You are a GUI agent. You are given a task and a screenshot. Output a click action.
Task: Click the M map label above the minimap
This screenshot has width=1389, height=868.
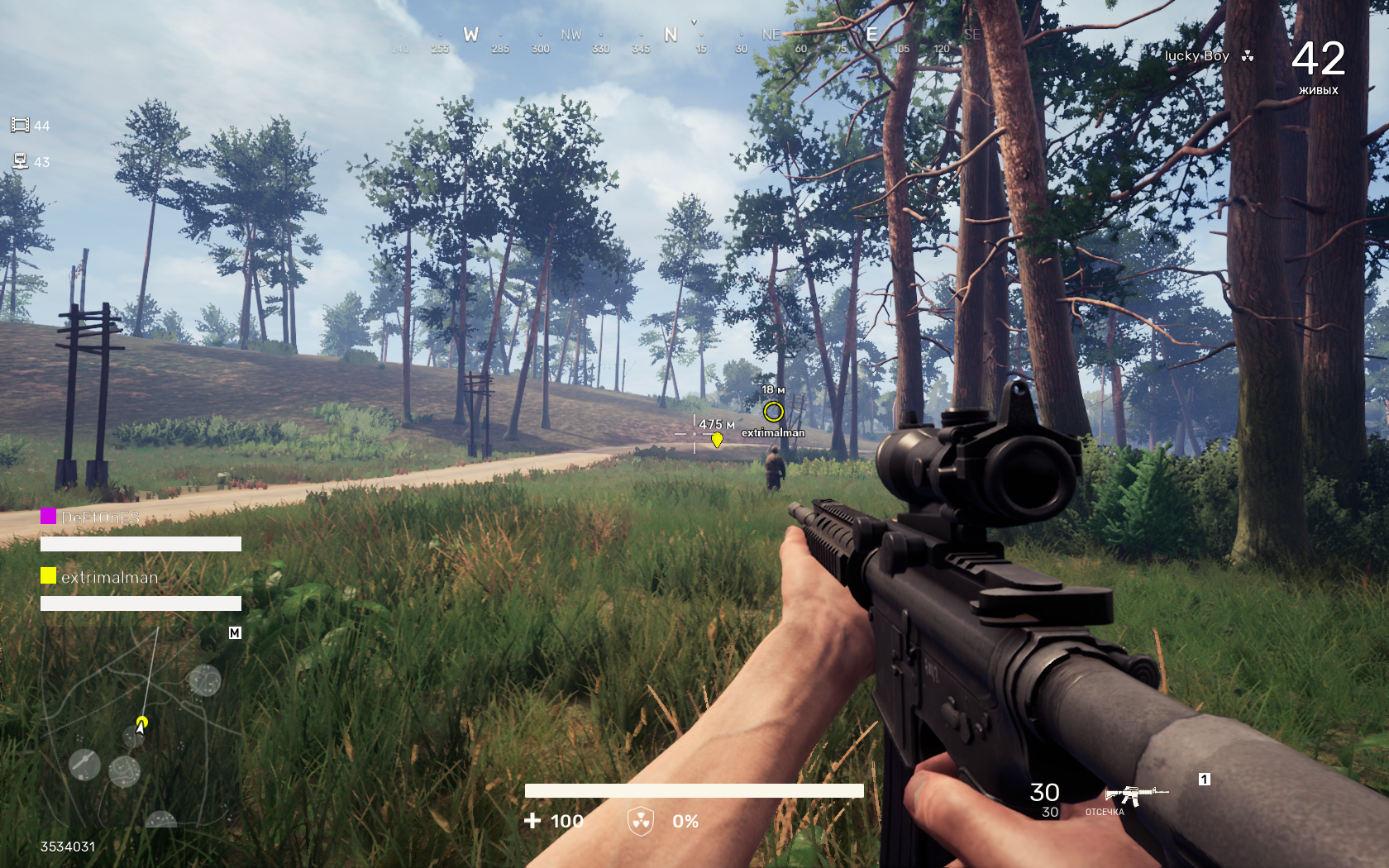tap(235, 633)
